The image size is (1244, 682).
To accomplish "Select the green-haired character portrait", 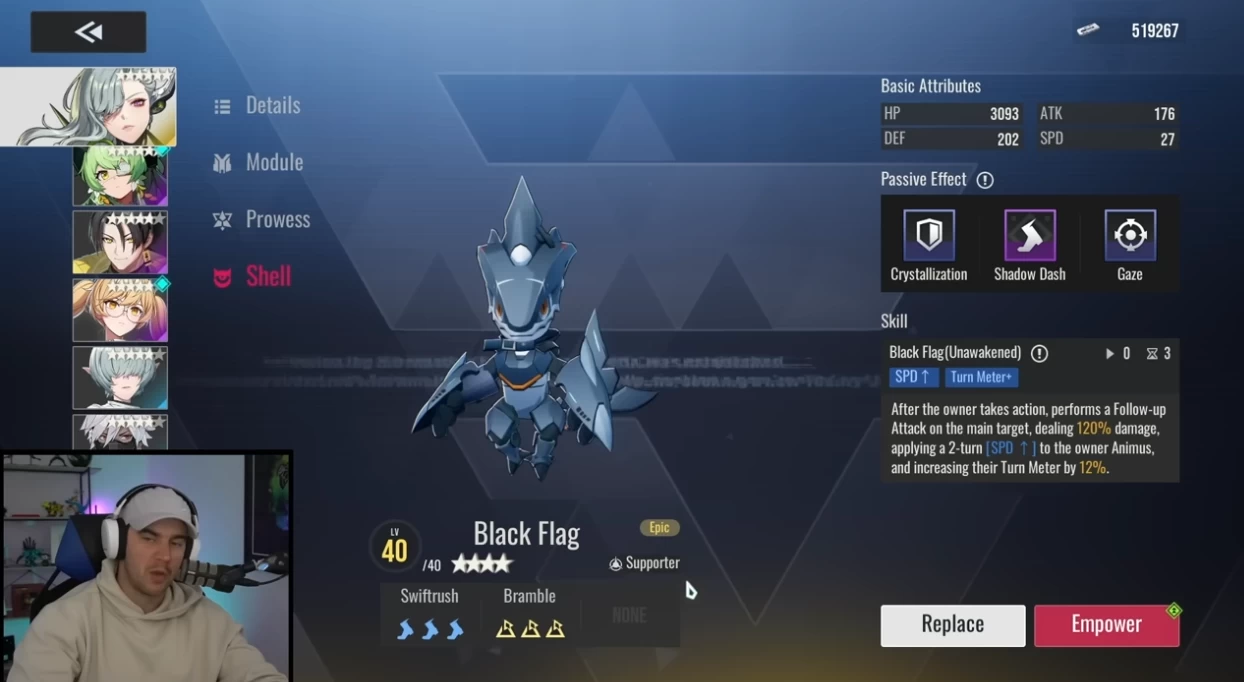I will pos(120,176).
